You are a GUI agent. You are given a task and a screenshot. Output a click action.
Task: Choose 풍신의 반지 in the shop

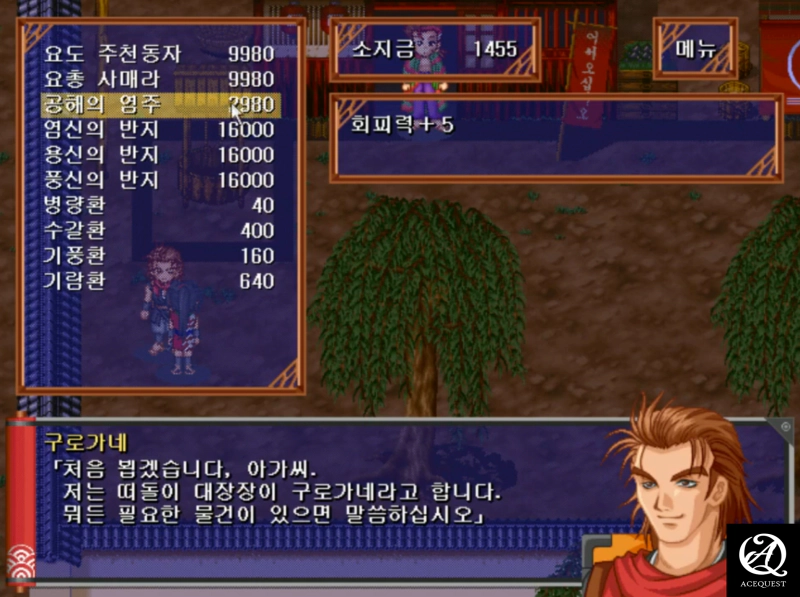click(158, 180)
